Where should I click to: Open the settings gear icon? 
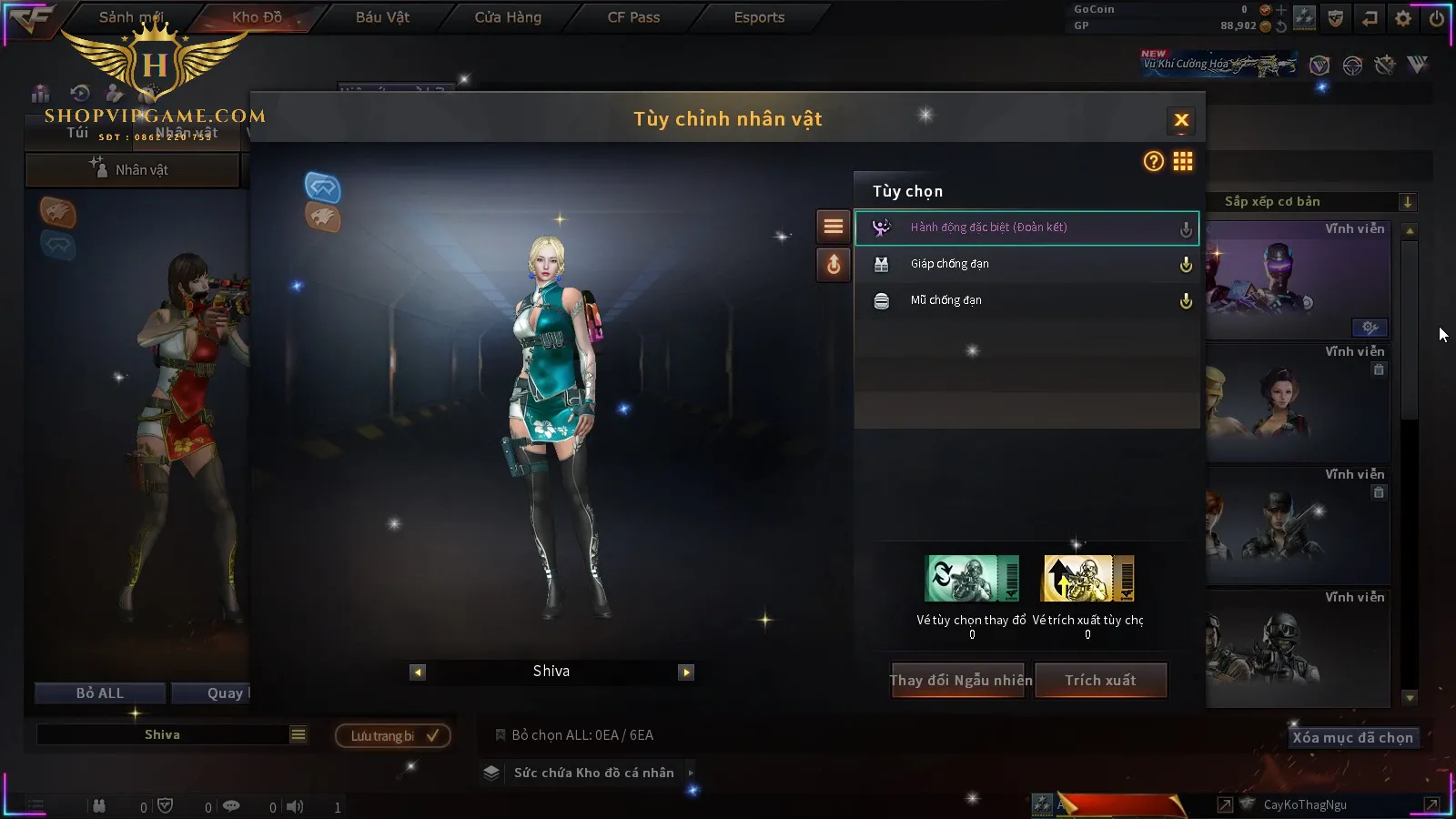tap(1403, 18)
